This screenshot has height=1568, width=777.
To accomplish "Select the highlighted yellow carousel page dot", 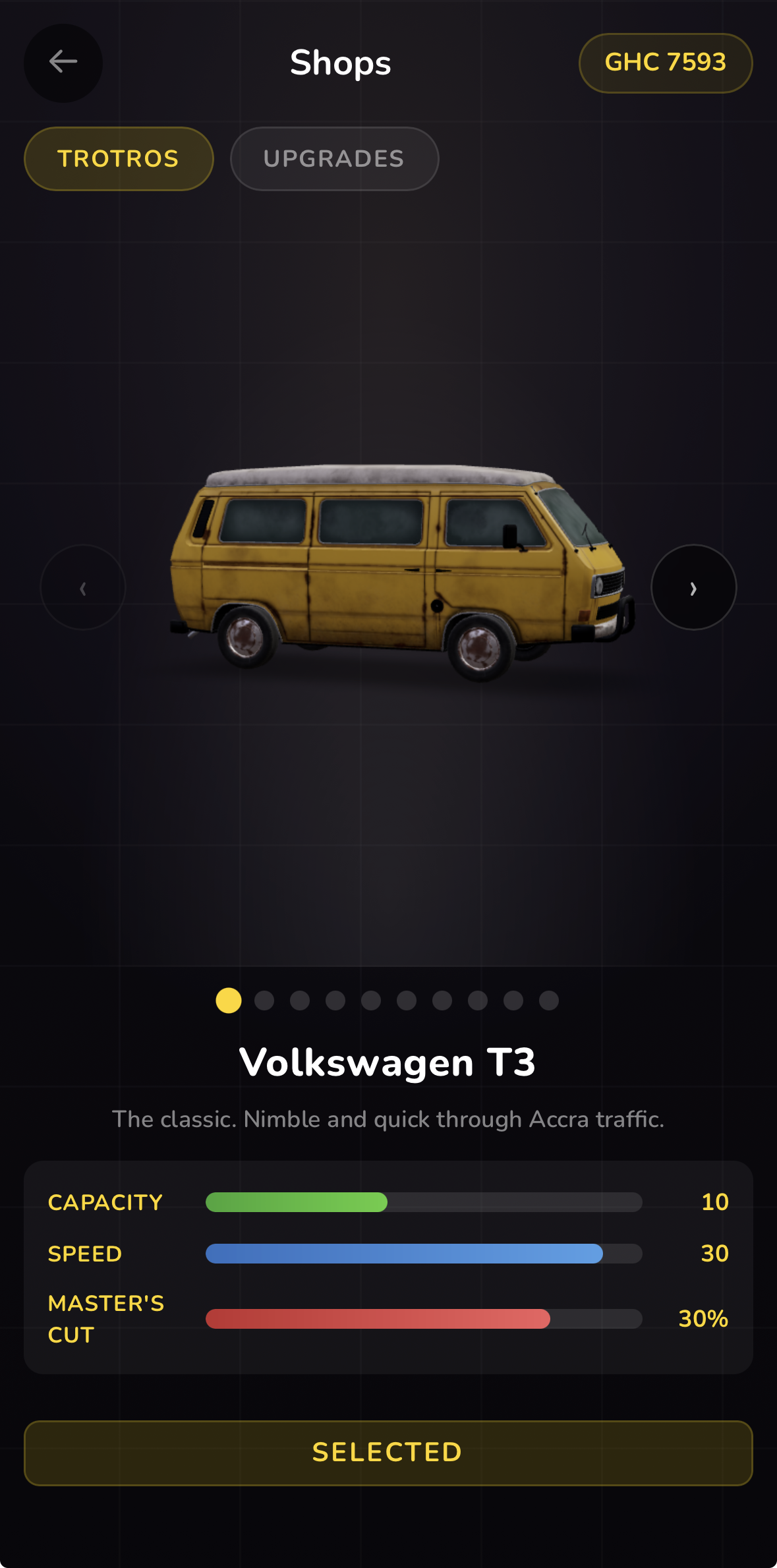I will pyautogui.click(x=229, y=1001).
